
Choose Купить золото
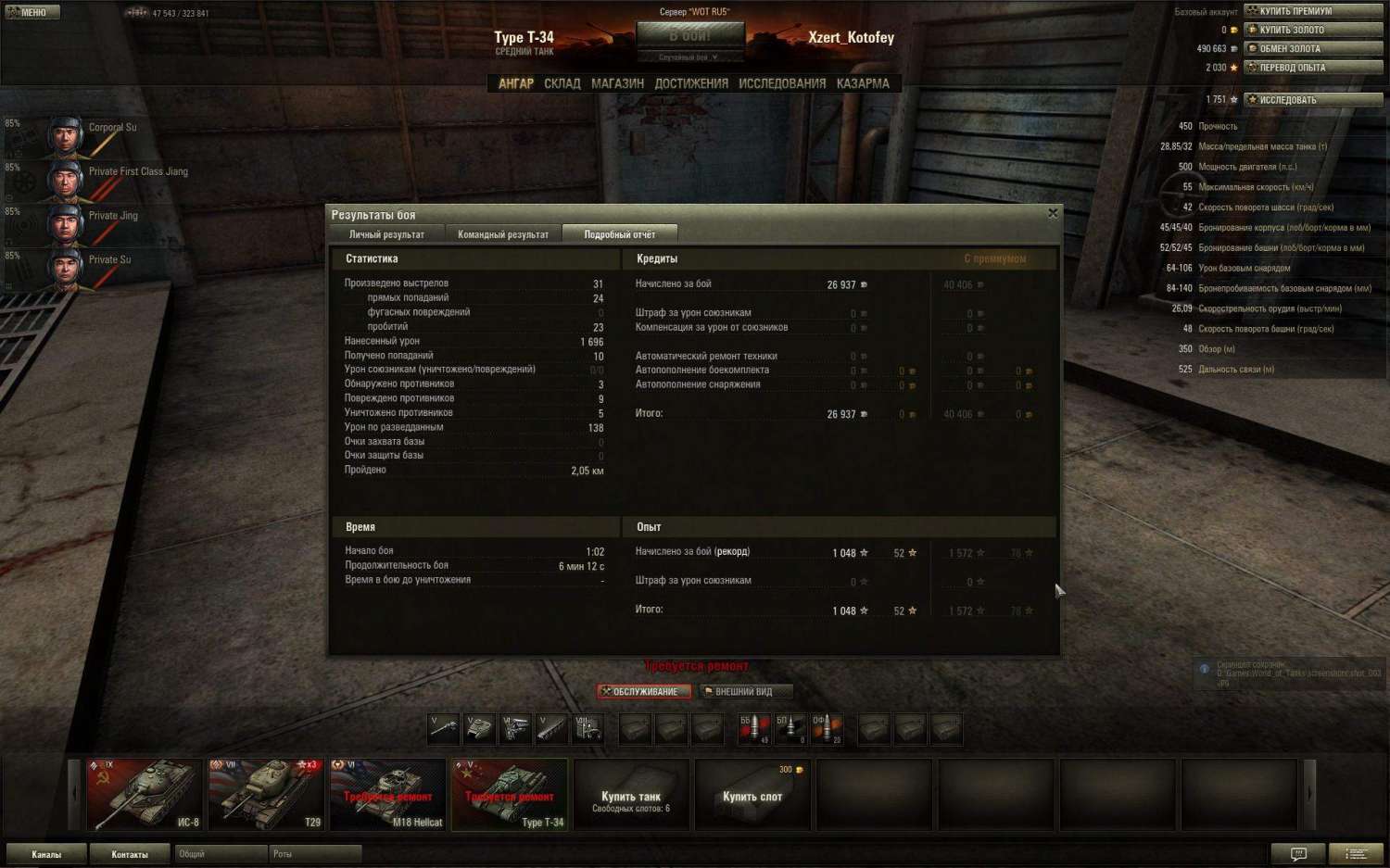pos(1313,30)
